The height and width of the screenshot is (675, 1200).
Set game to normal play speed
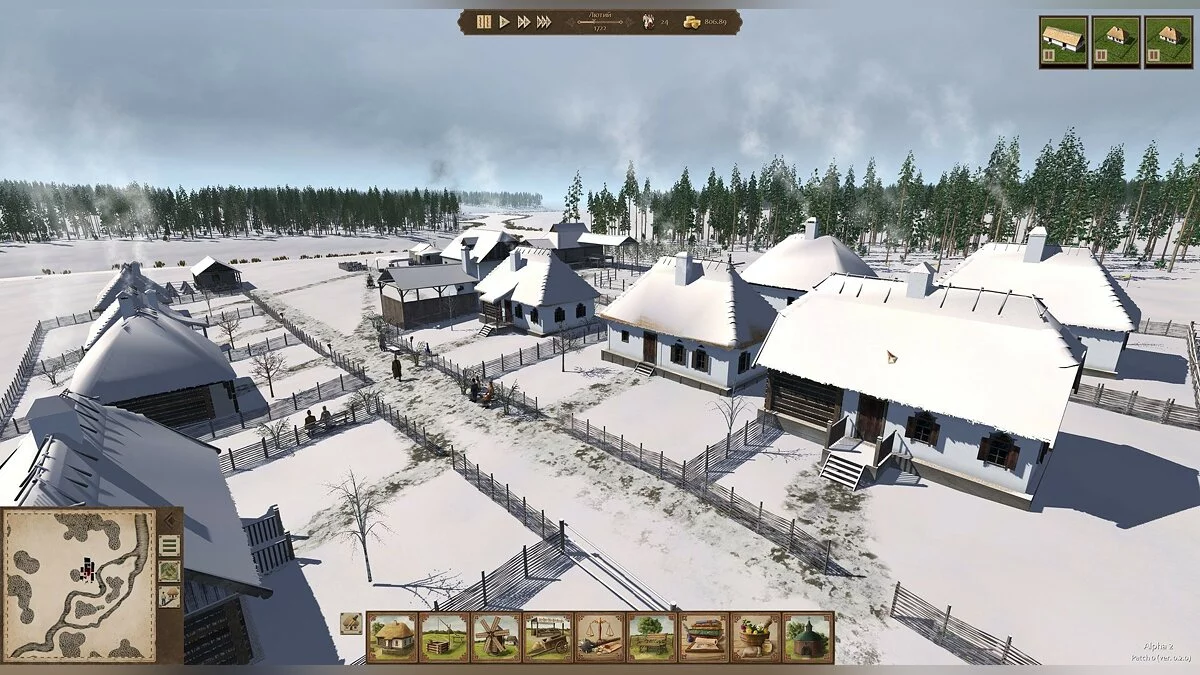coord(505,21)
